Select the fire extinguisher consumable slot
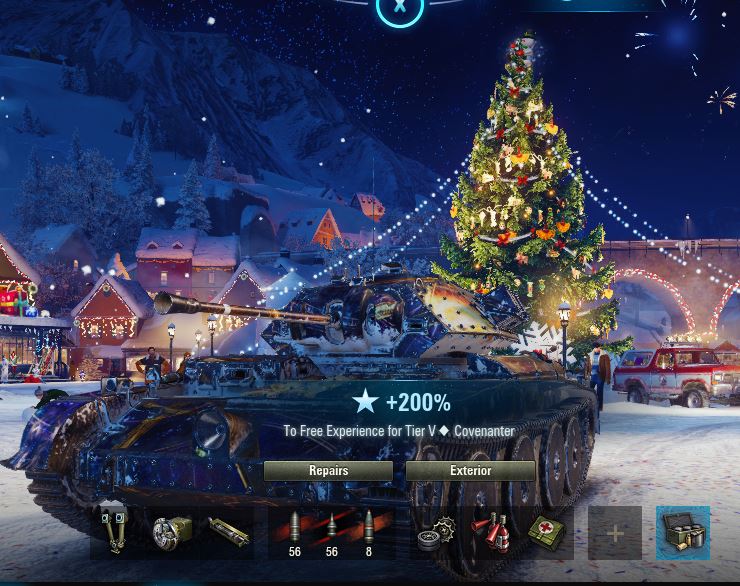740x586 pixels. (x=491, y=533)
